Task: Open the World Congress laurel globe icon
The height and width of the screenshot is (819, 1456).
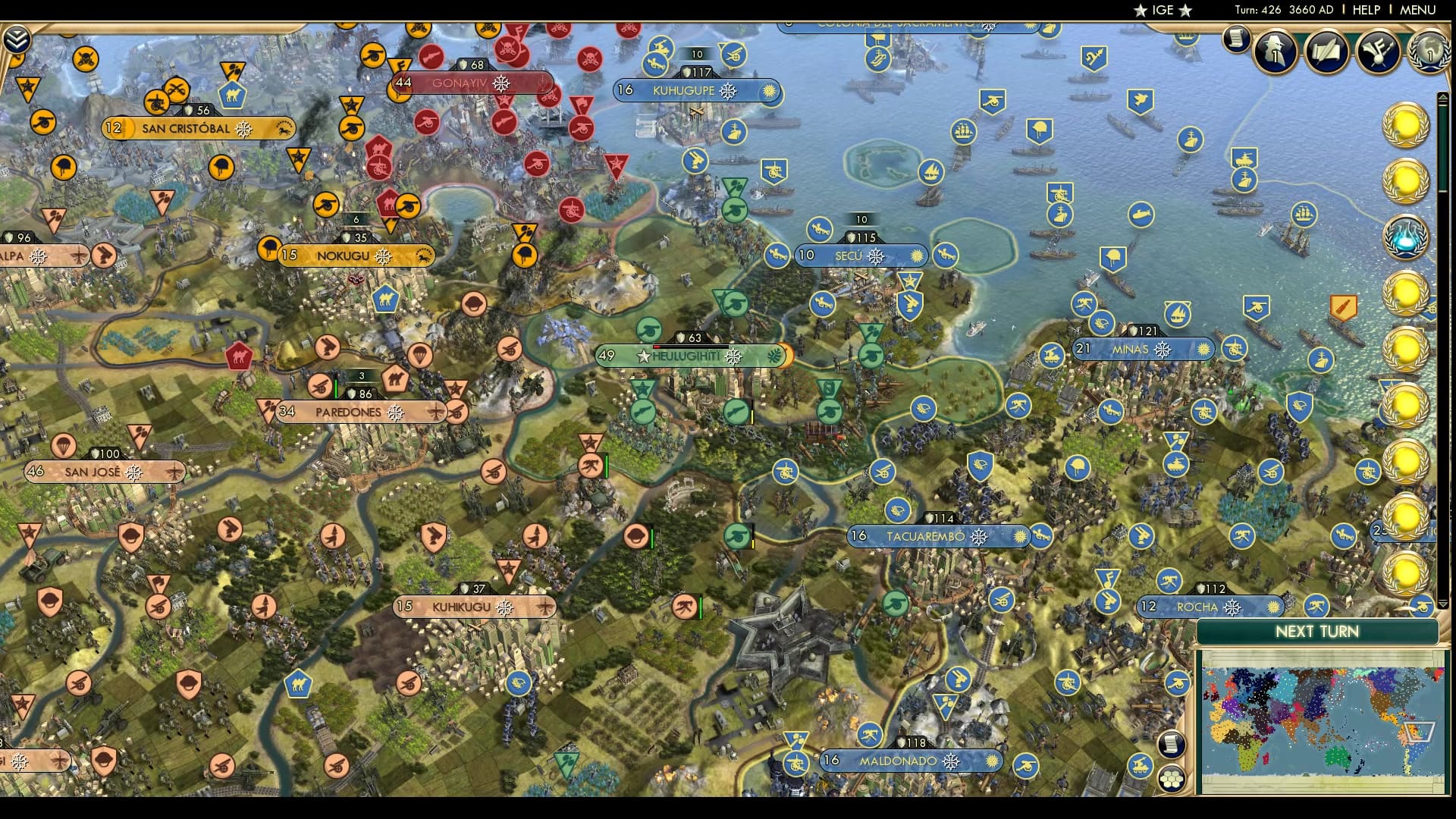Action: point(1429,53)
